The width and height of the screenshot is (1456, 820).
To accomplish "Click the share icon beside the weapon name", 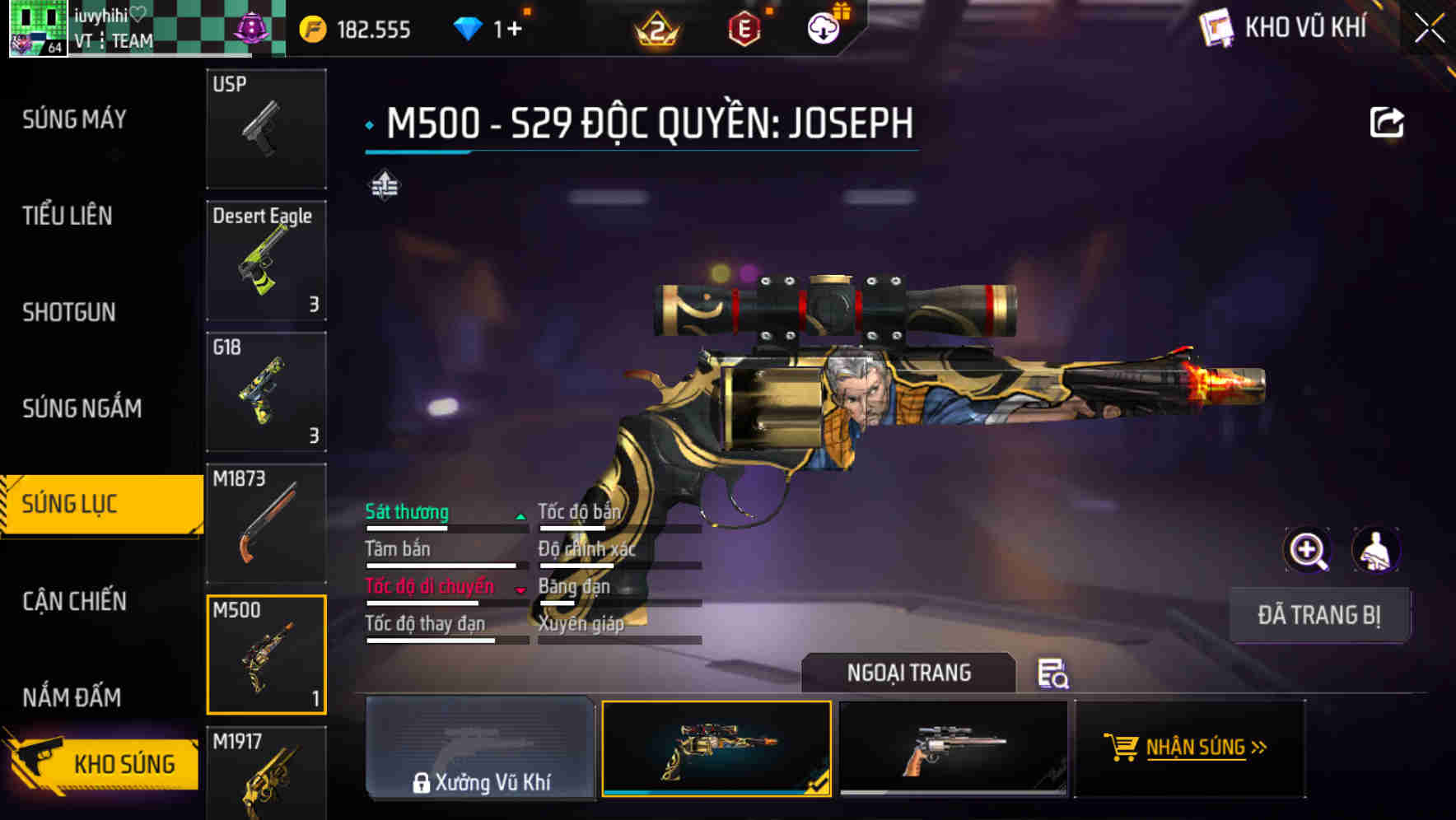I will 1388,120.
